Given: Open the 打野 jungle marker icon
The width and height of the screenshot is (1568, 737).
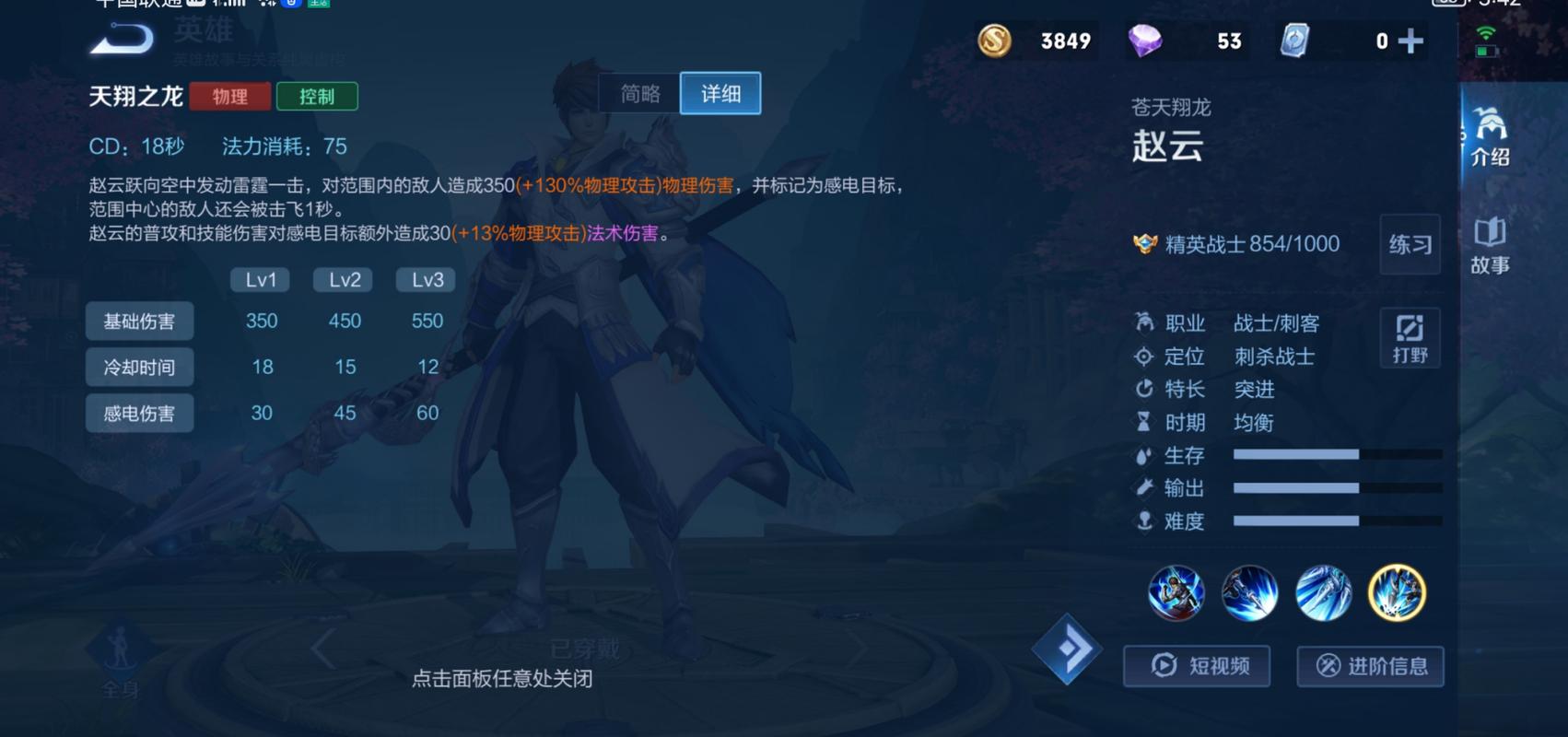Looking at the screenshot, I should click(x=1410, y=337).
